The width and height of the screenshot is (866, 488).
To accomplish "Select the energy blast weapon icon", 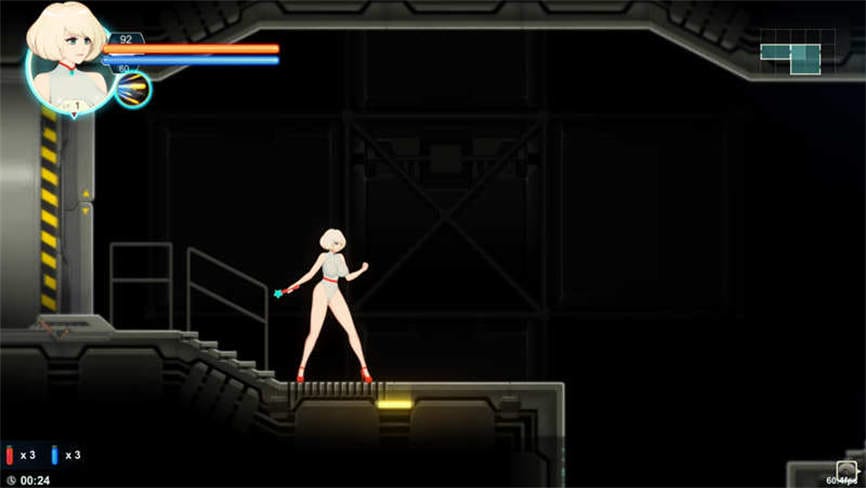I will pos(133,90).
